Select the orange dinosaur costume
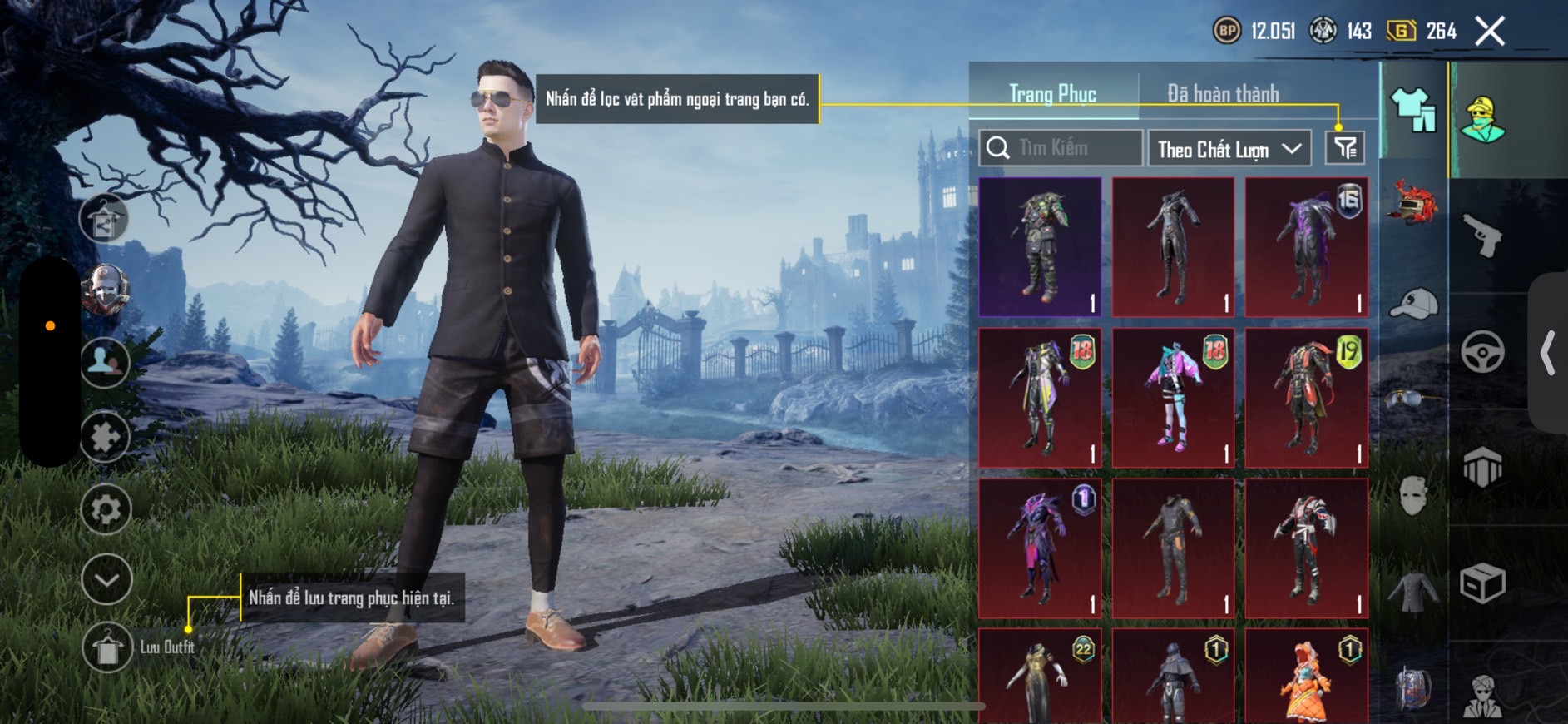This screenshot has height=724, width=1568. (x=1306, y=677)
